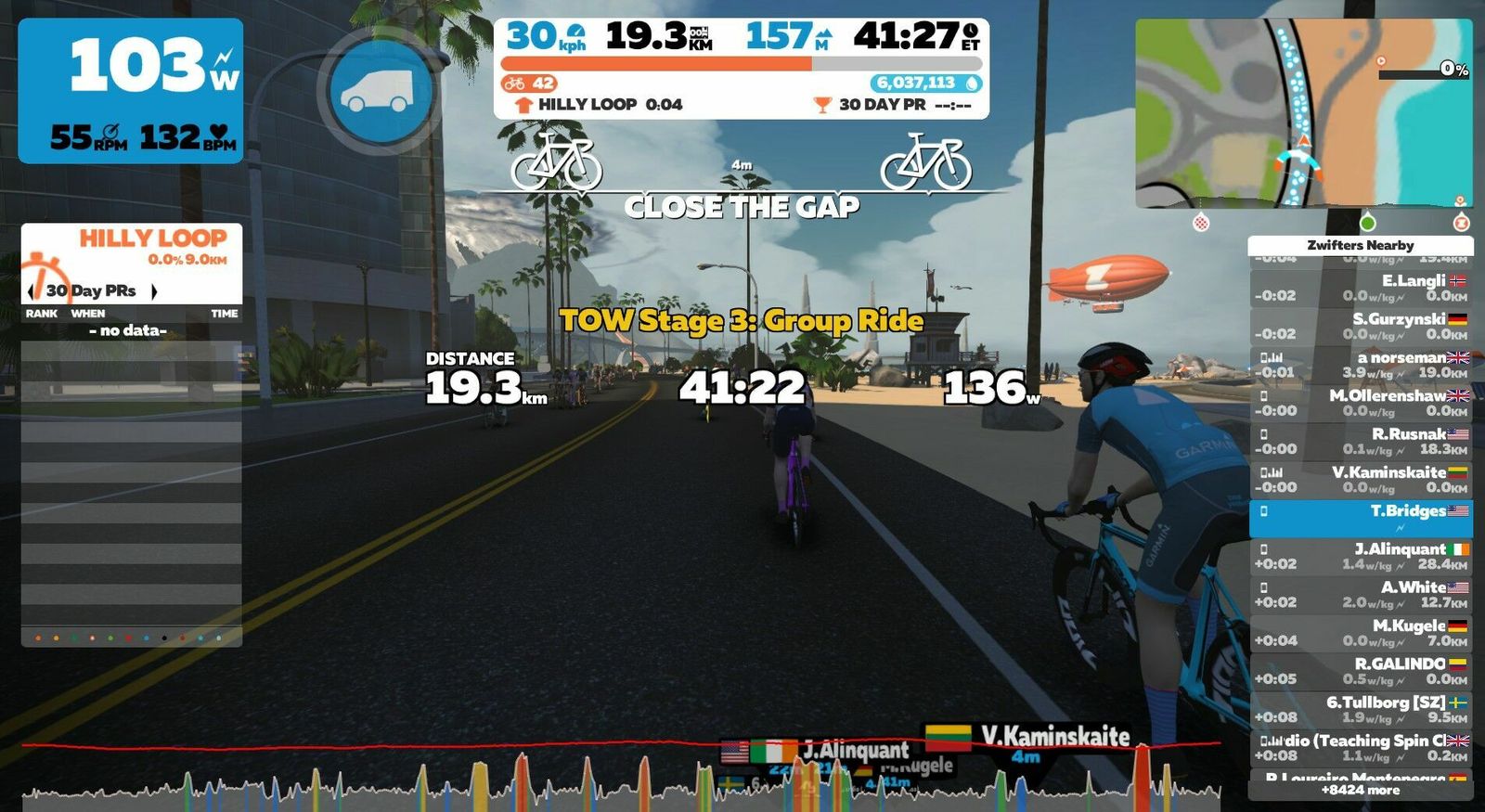This screenshot has width=1485, height=812.
Task: Select R.GALINDO in the Zwifters Nearby list
Action: (x=1361, y=671)
